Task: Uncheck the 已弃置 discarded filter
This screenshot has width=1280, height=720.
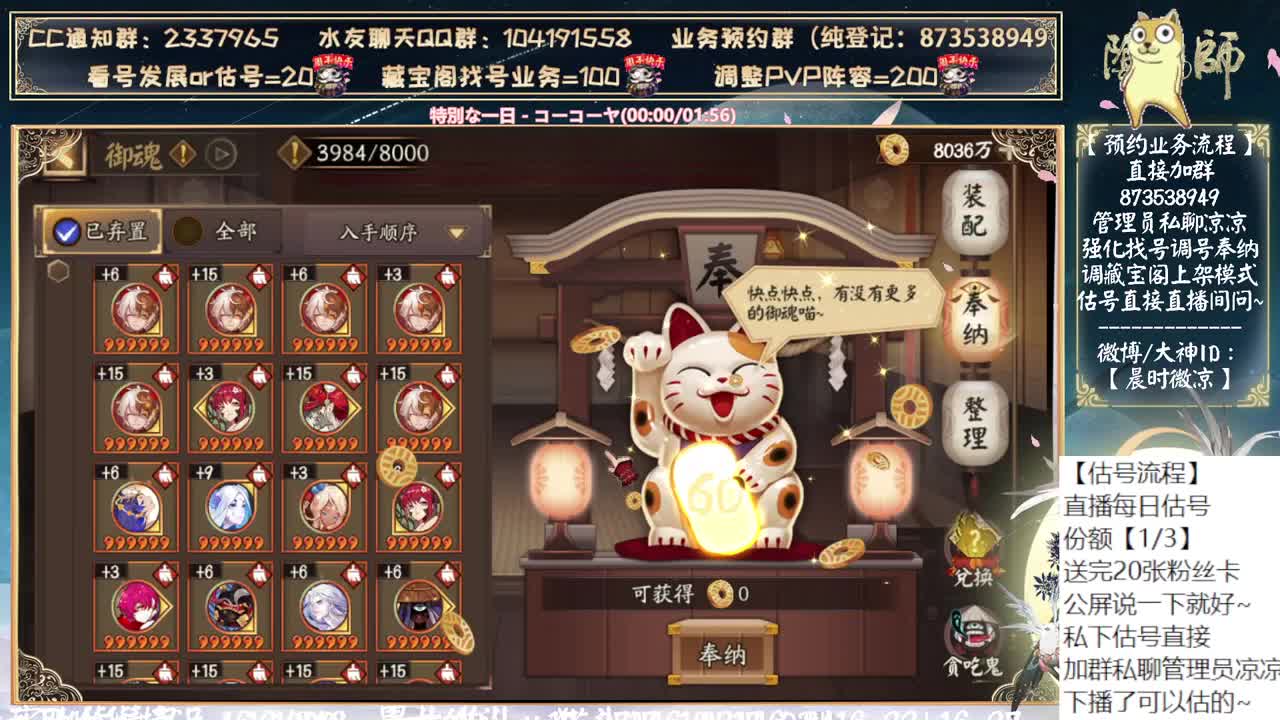Action: click(65, 228)
